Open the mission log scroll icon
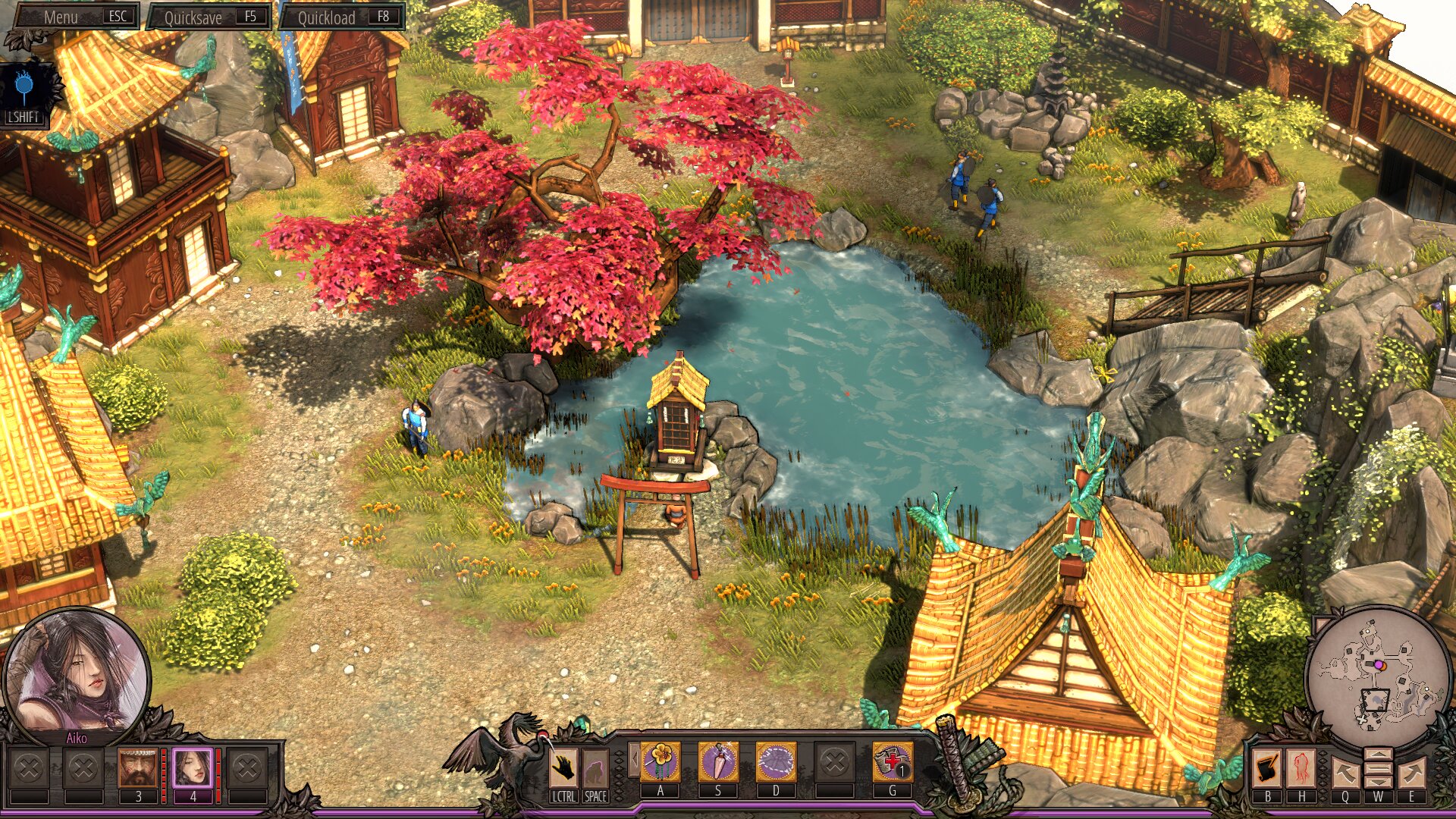 click(x=1267, y=767)
